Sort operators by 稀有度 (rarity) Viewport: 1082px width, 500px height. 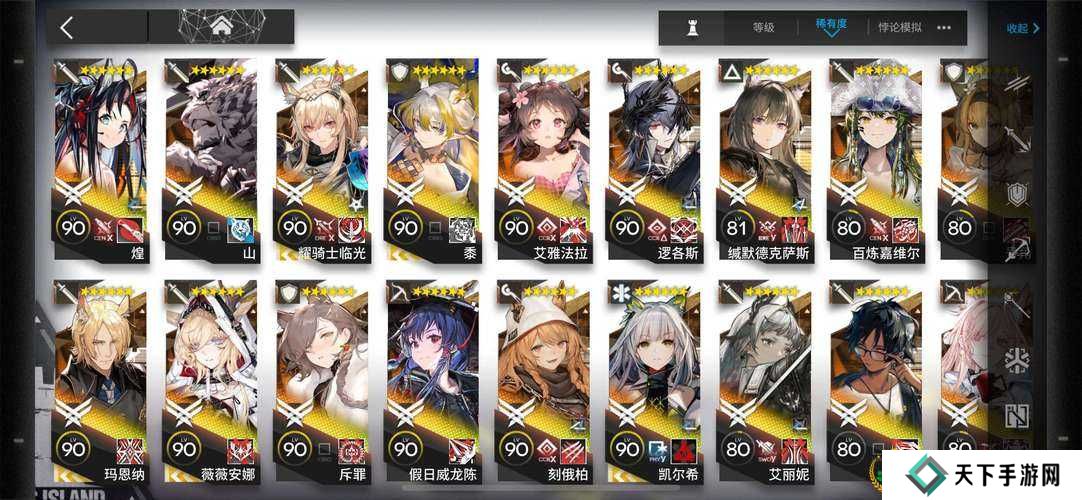(x=830, y=27)
